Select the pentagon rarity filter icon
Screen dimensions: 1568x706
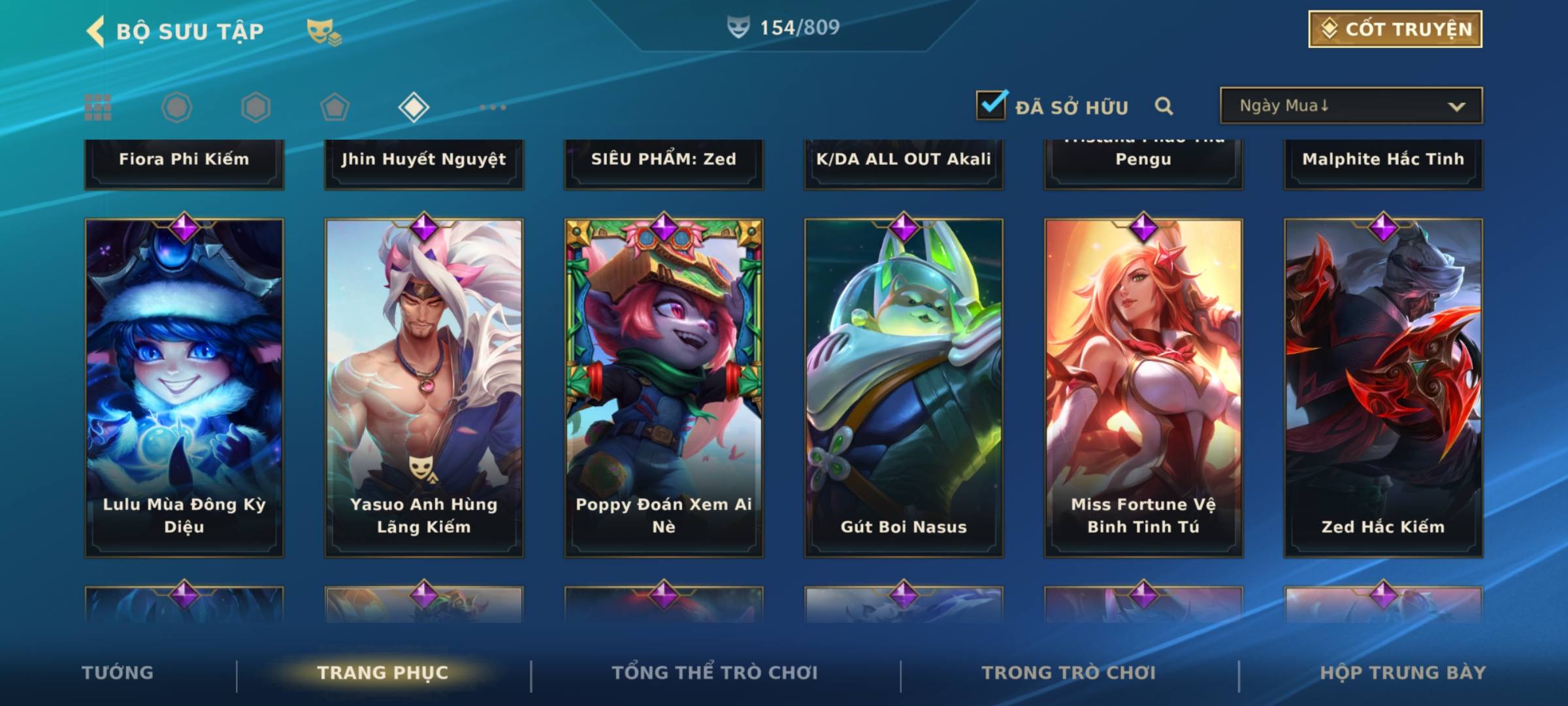tap(335, 107)
